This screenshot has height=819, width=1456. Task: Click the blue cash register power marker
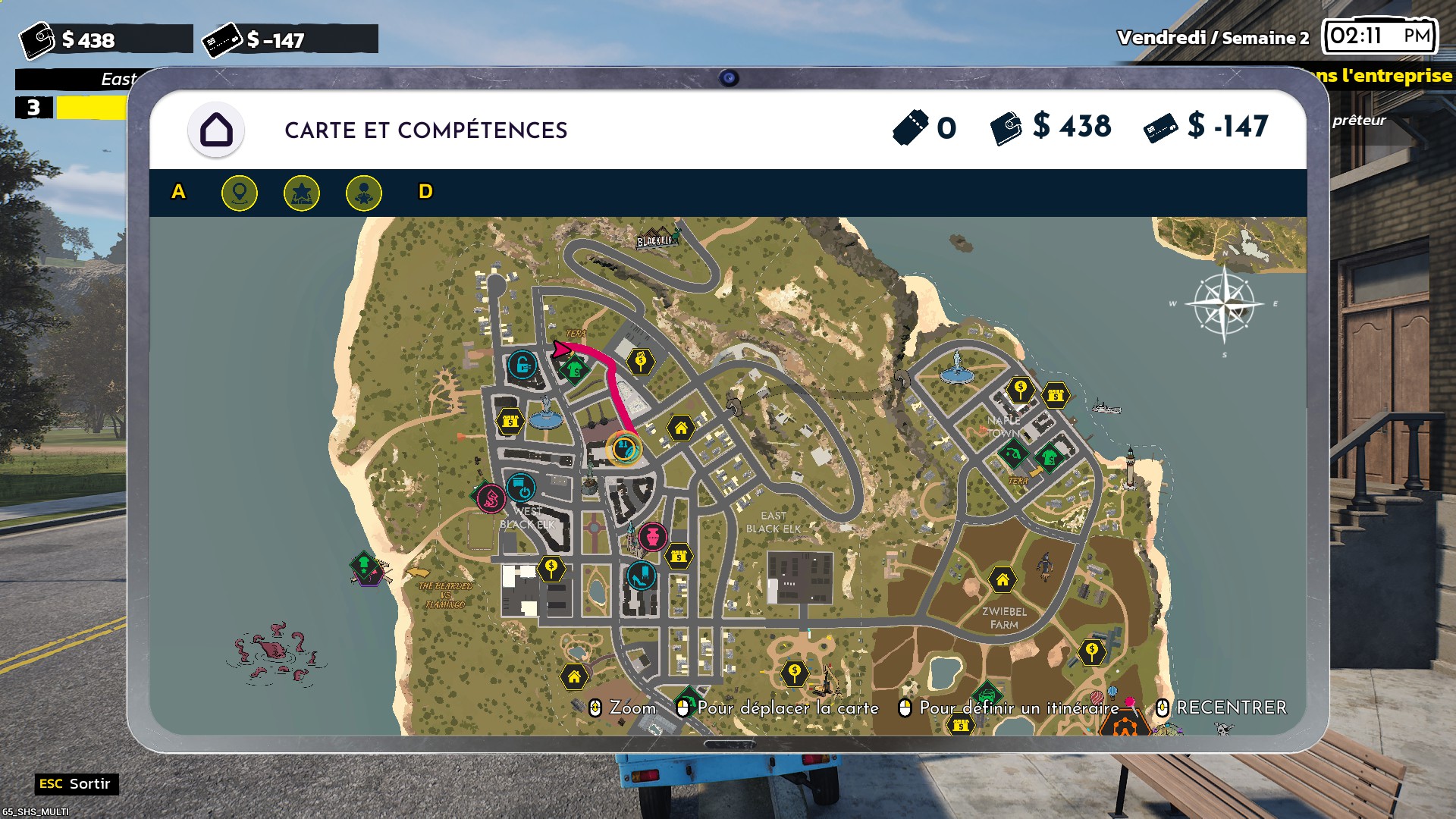(x=521, y=488)
